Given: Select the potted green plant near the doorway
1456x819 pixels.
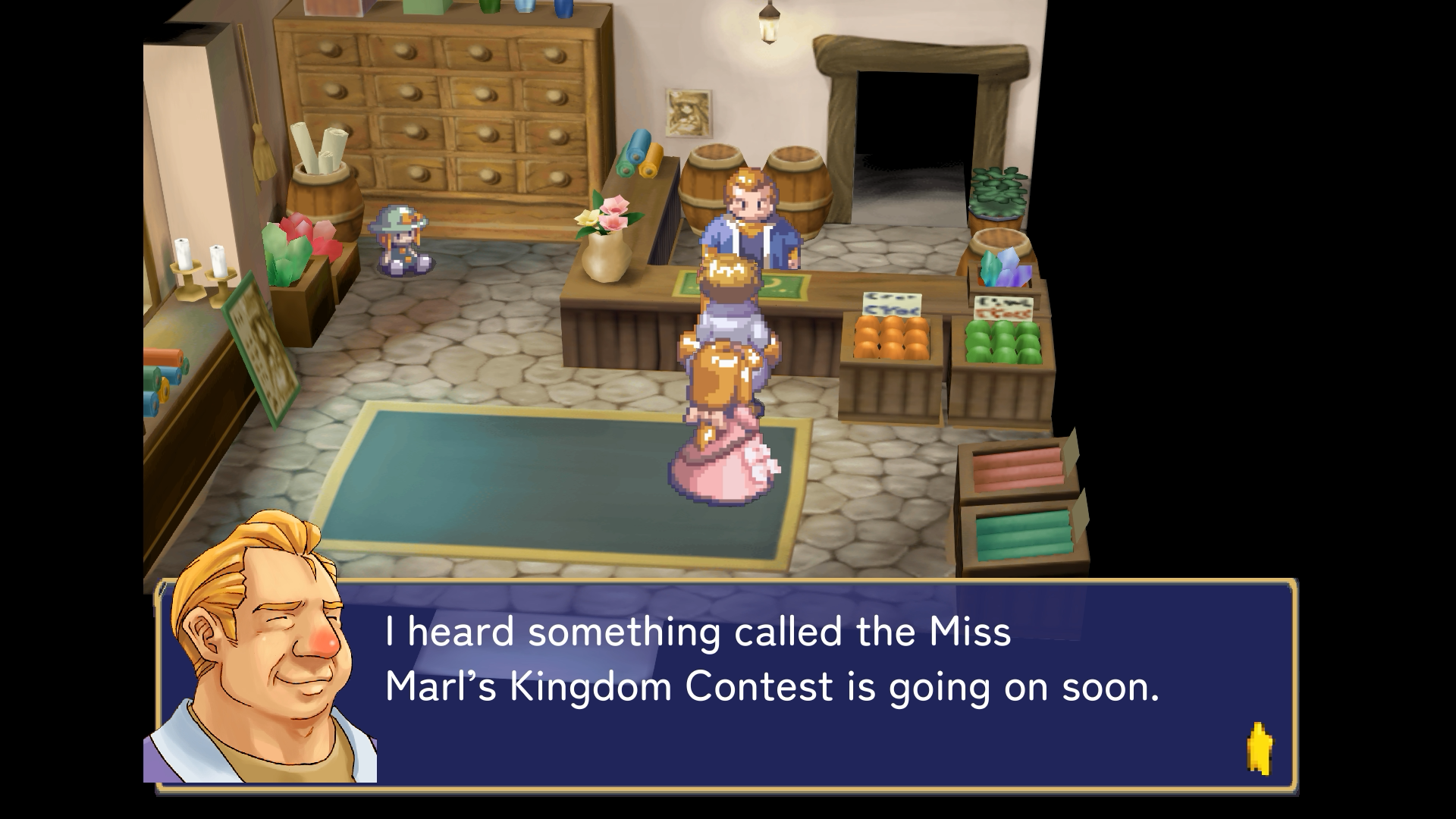Looking at the screenshot, I should tap(997, 193).
